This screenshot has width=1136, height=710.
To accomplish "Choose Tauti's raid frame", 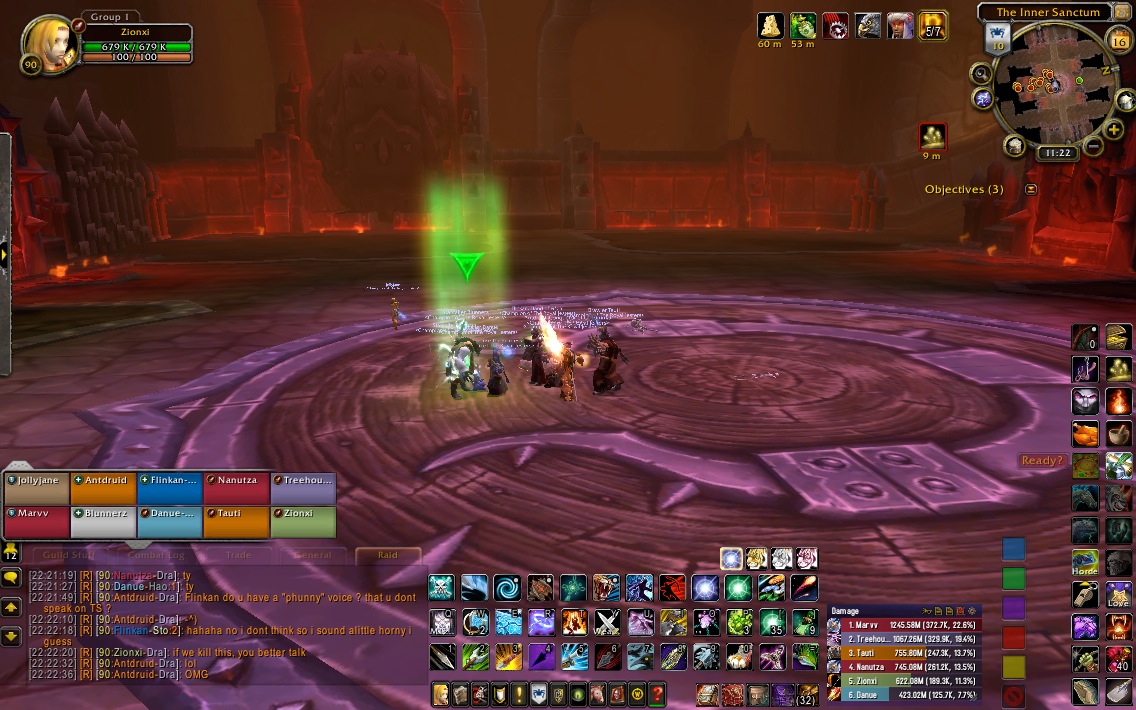I will 236,522.
